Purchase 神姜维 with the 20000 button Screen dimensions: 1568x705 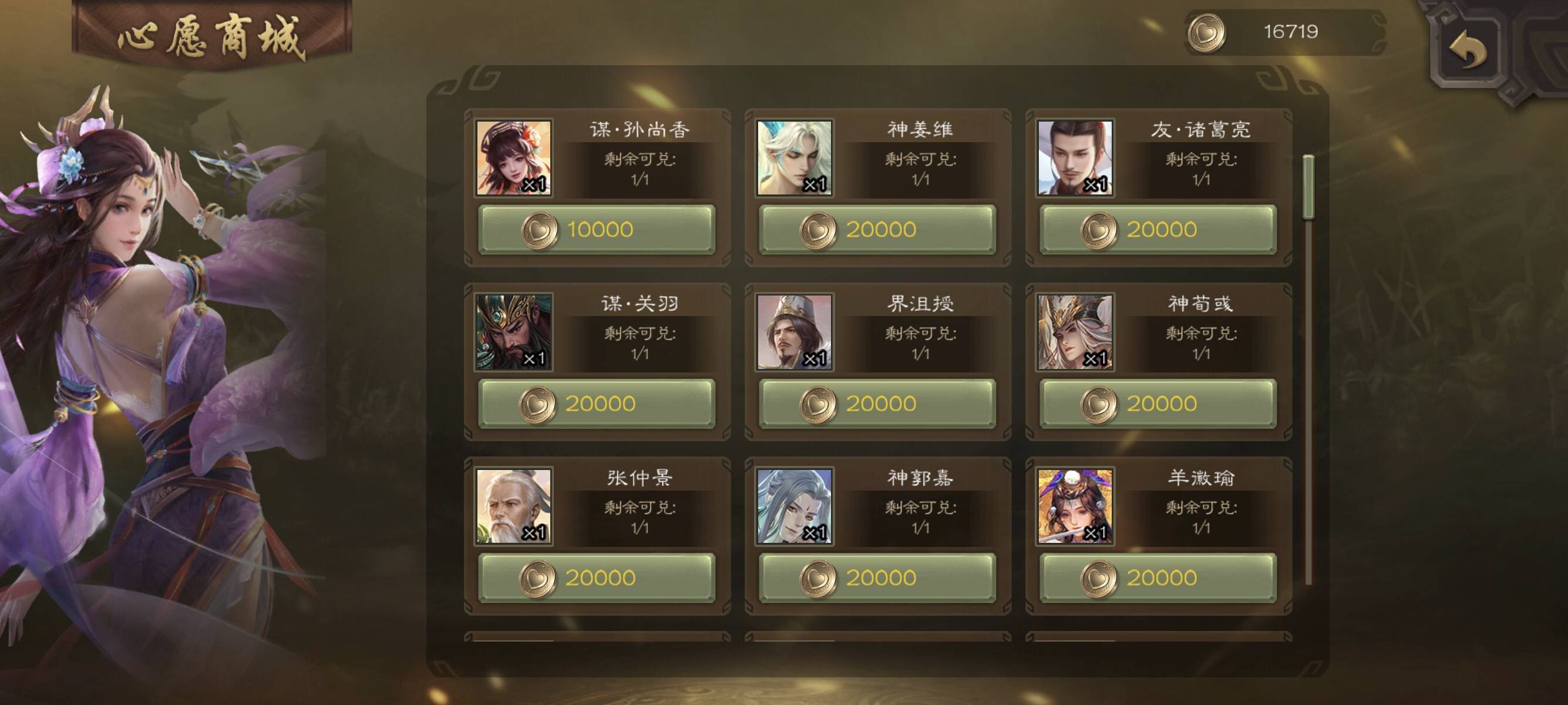[877, 230]
